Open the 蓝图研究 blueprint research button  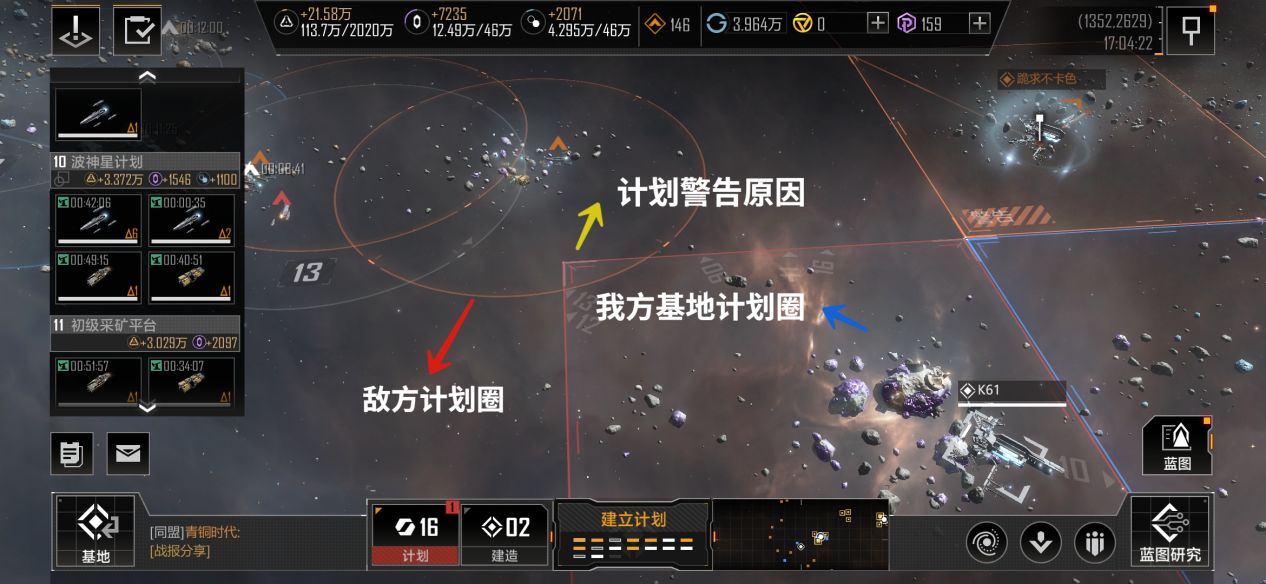coord(1170,532)
